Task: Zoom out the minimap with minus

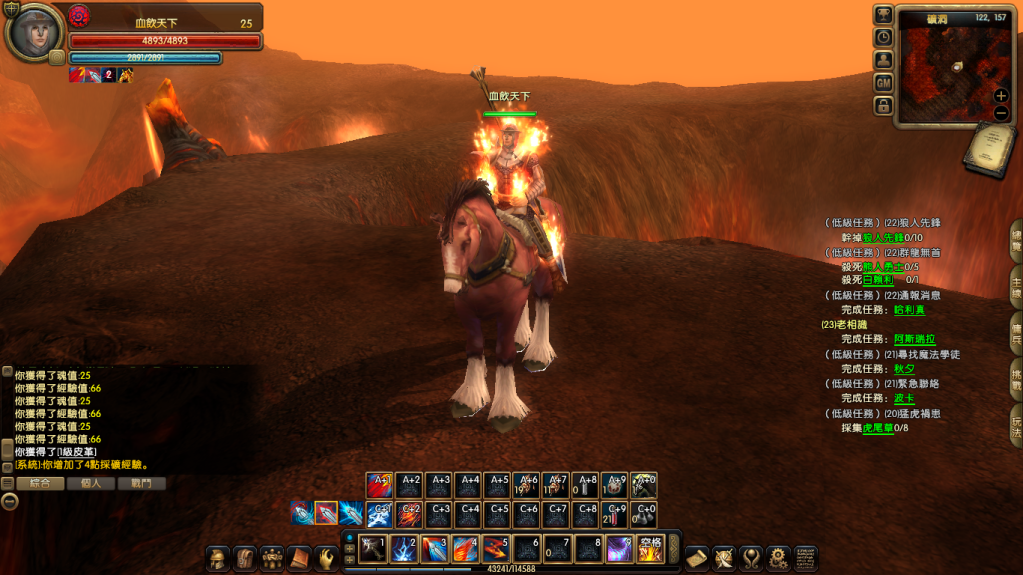Action: pos(1001,113)
